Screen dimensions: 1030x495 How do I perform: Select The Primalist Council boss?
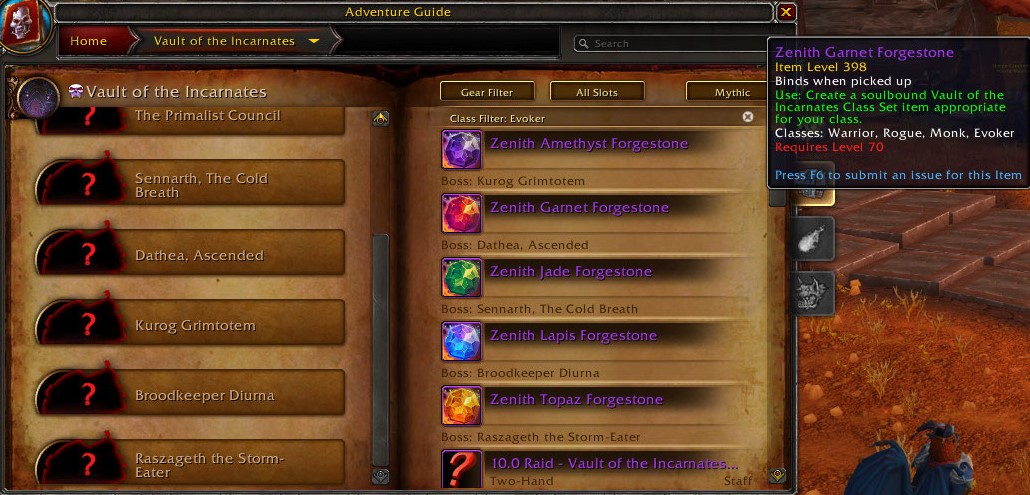[207, 116]
